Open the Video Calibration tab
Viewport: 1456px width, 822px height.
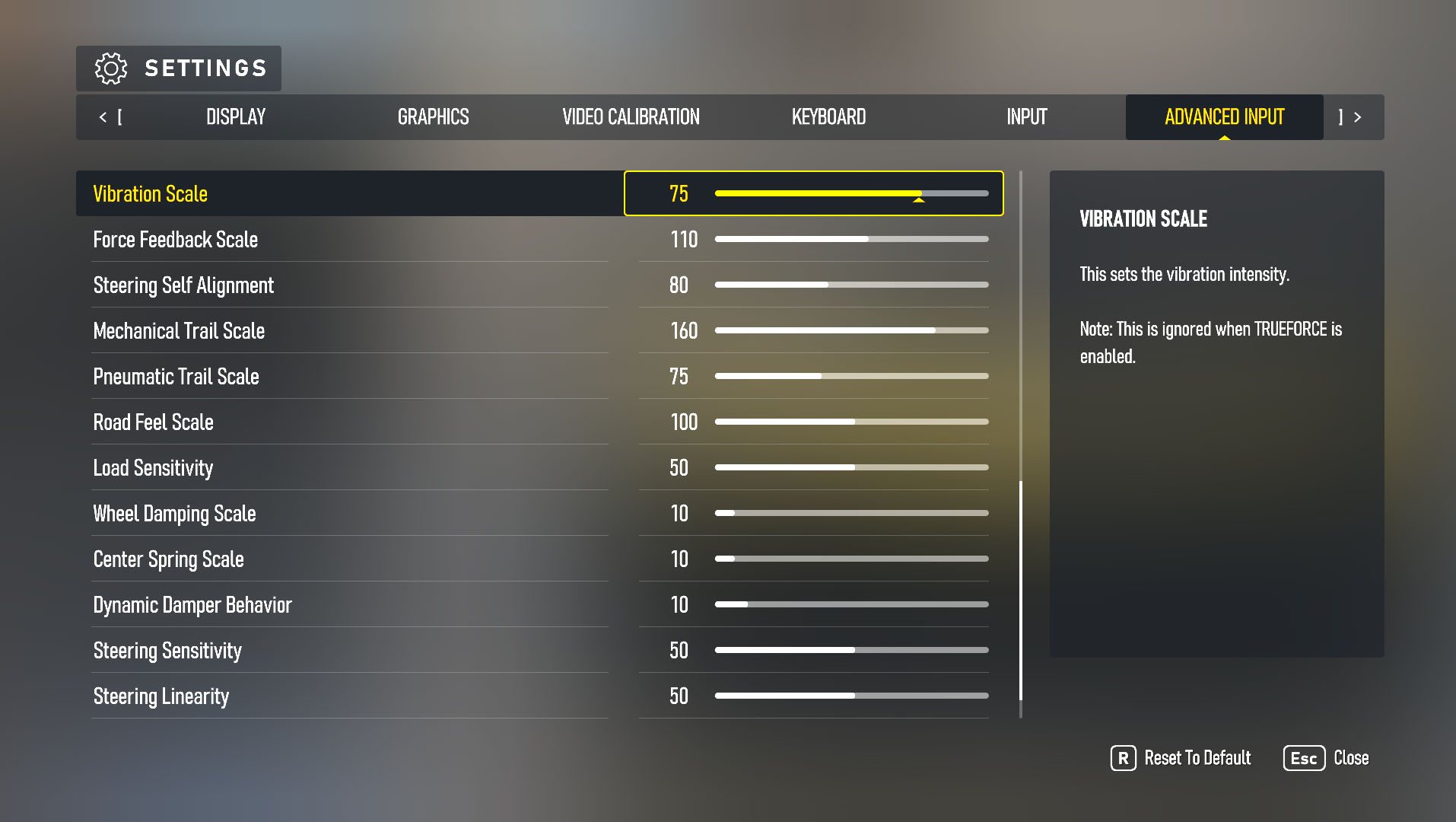(630, 117)
